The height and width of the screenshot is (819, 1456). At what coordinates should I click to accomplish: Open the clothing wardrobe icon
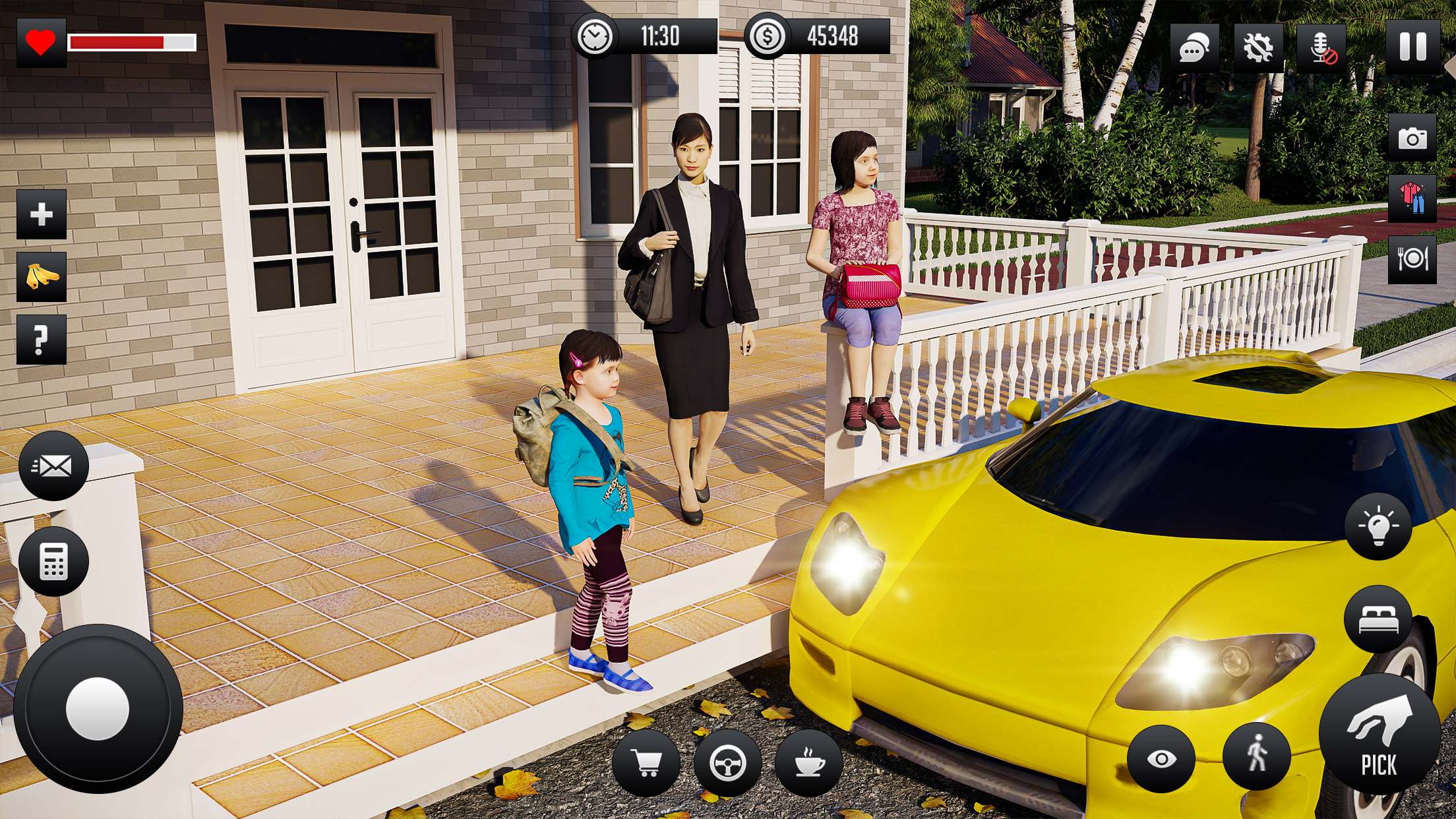1412,198
